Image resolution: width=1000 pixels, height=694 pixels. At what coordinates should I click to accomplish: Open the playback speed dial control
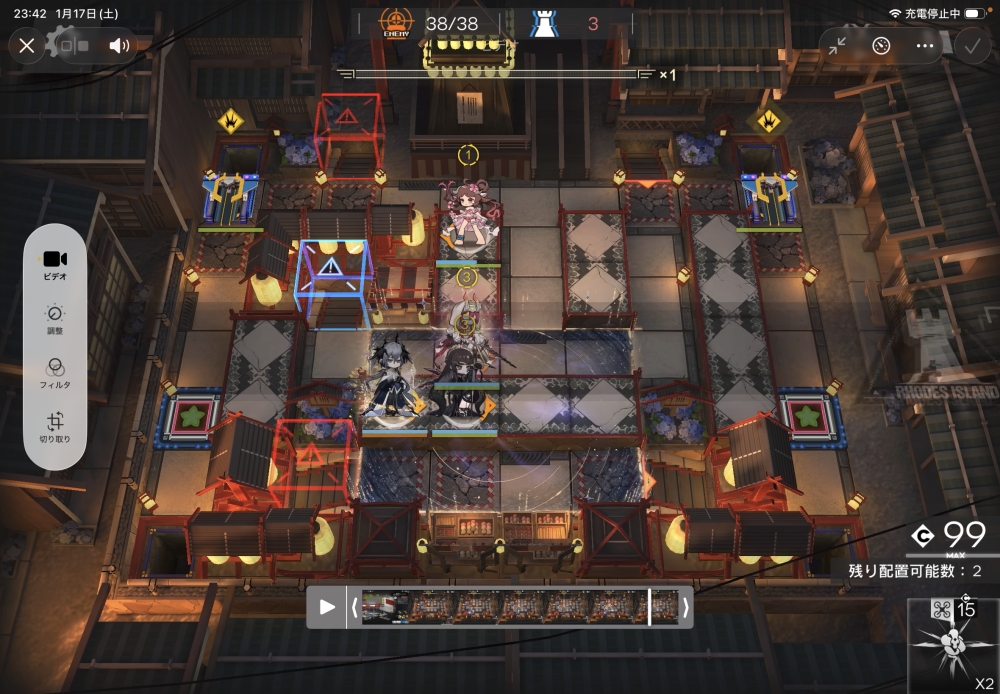[x=881, y=45]
